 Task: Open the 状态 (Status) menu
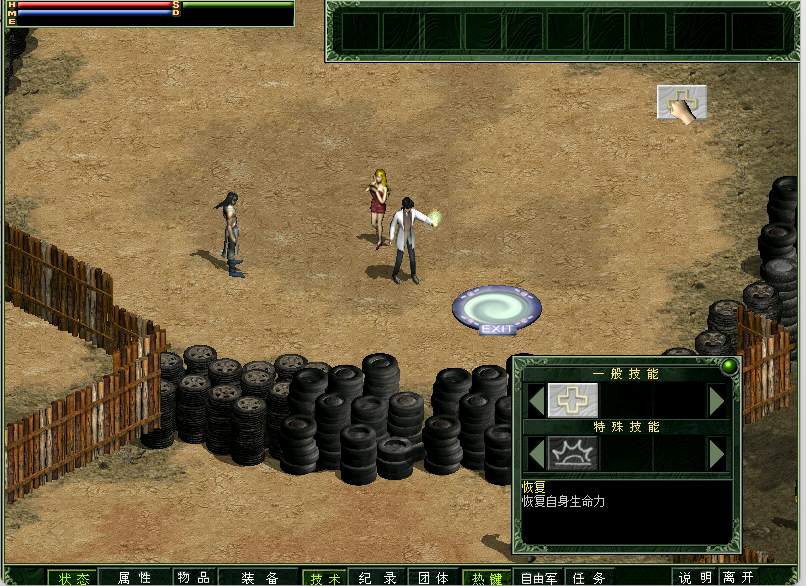tap(72, 577)
